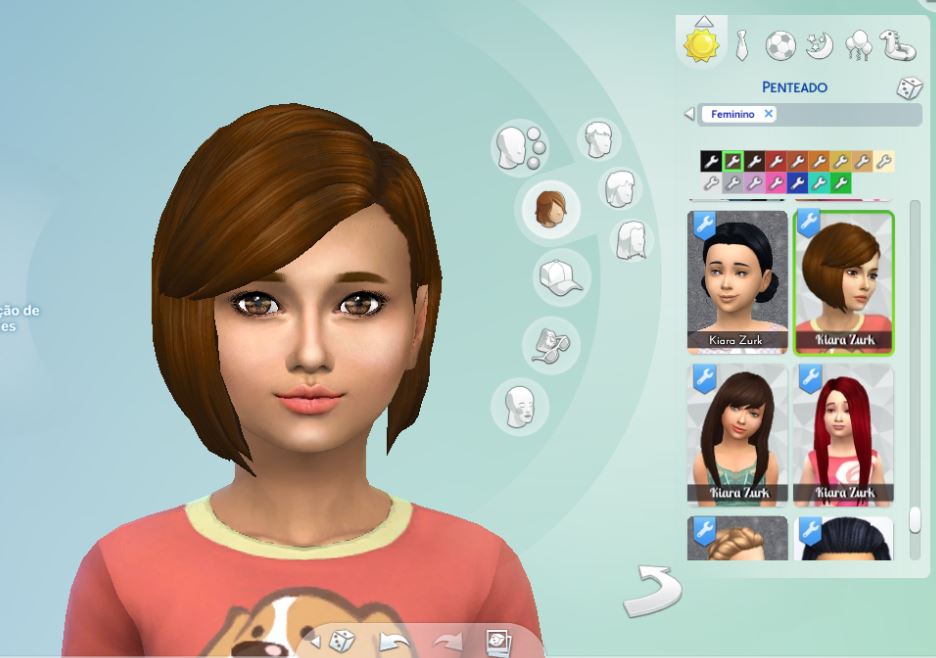Viewport: 936px width, 658px height.
Task: Remove the Feminino filter tag
Action: pos(768,114)
